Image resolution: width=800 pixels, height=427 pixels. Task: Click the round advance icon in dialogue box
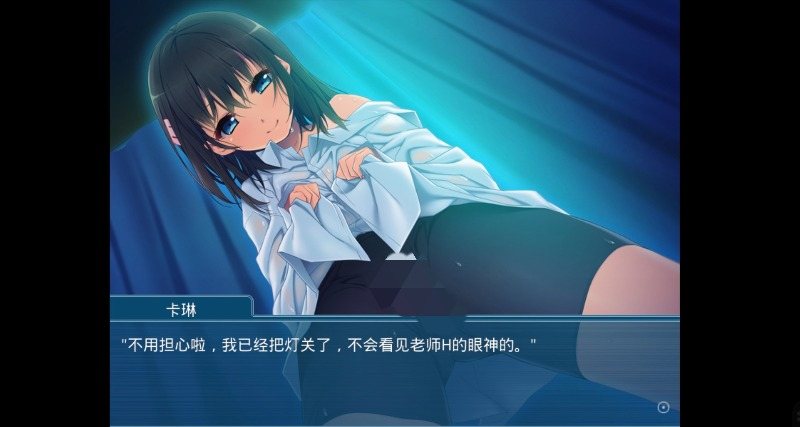663,406
